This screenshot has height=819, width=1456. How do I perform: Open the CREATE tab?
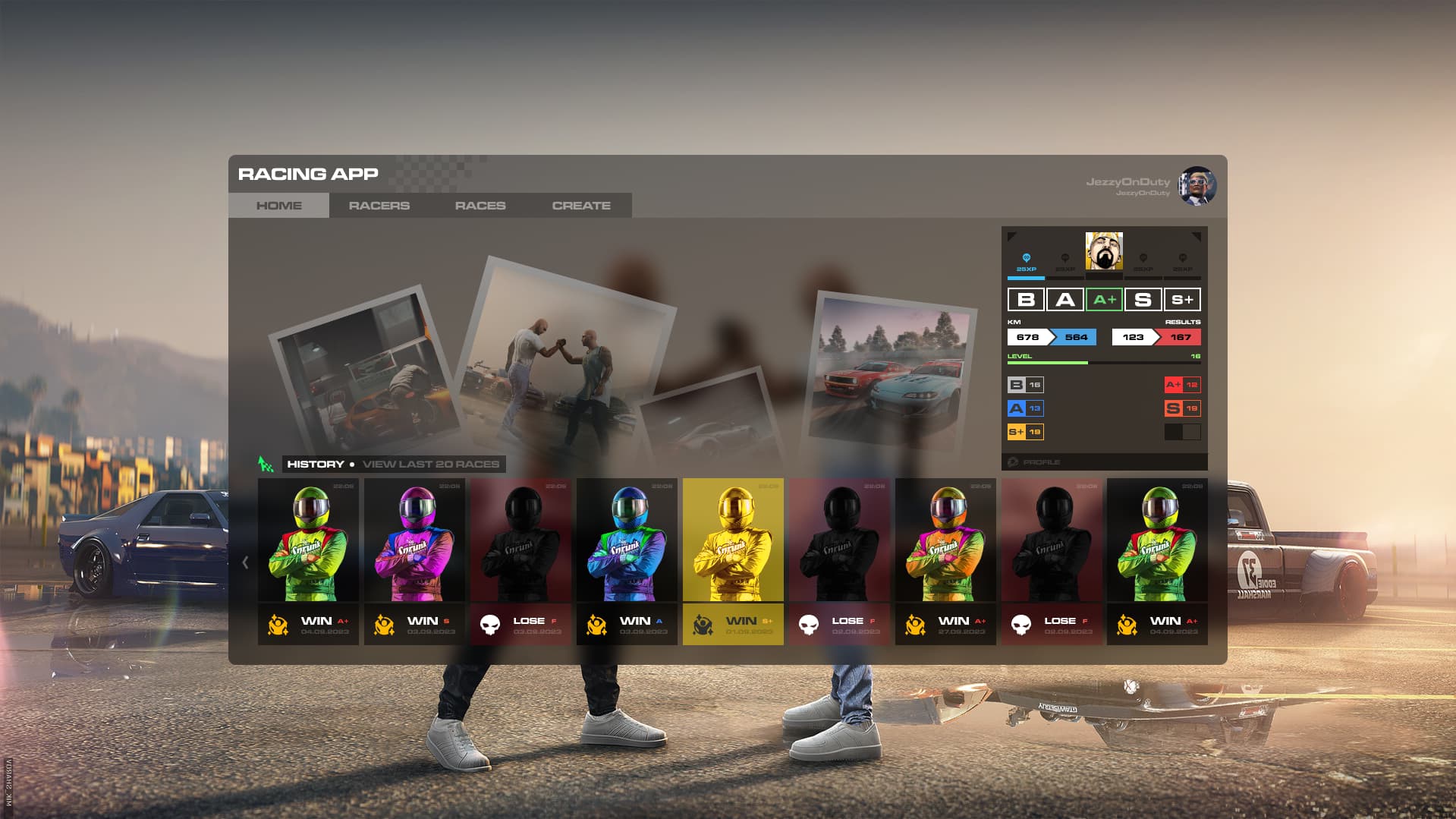pyautogui.click(x=580, y=205)
